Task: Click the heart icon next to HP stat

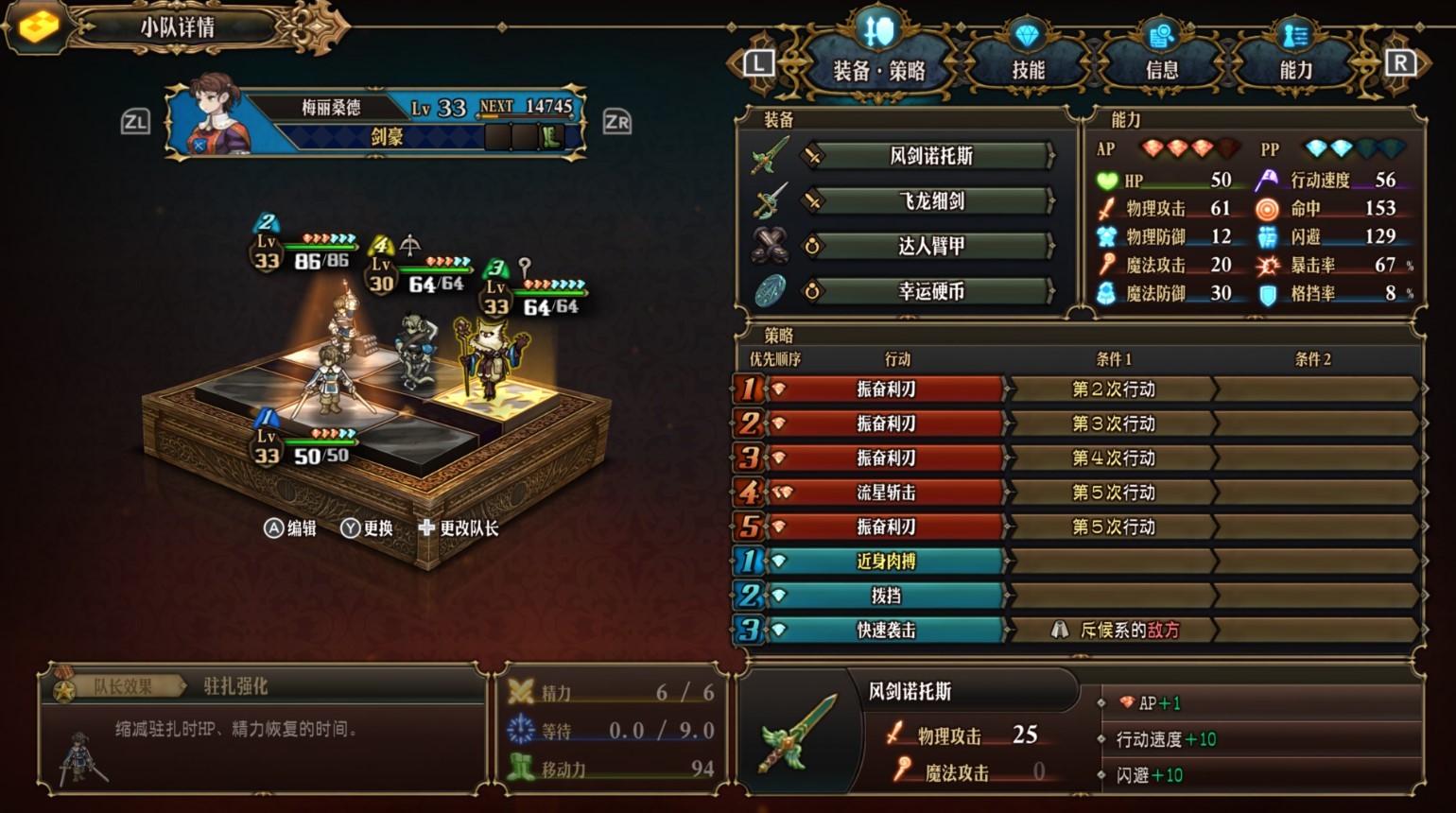Action: click(x=1108, y=181)
